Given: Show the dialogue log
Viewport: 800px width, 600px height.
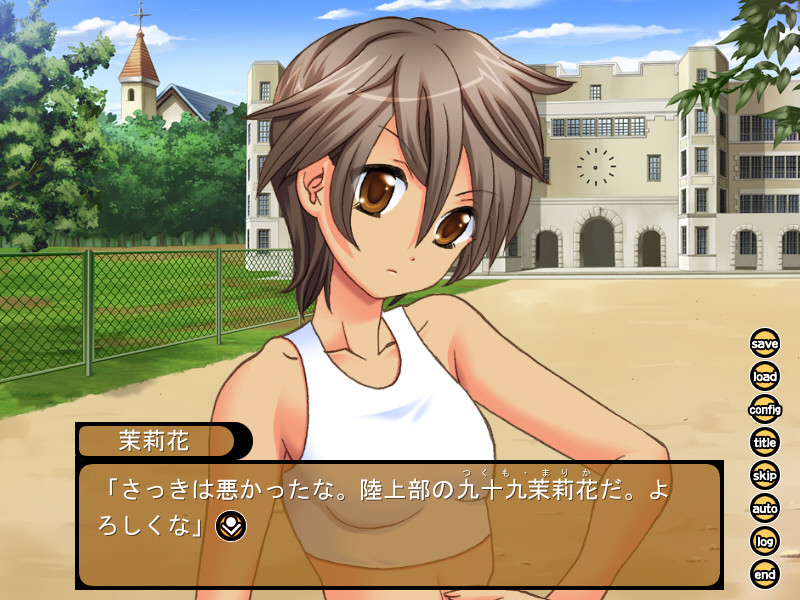Looking at the screenshot, I should pos(765,541).
